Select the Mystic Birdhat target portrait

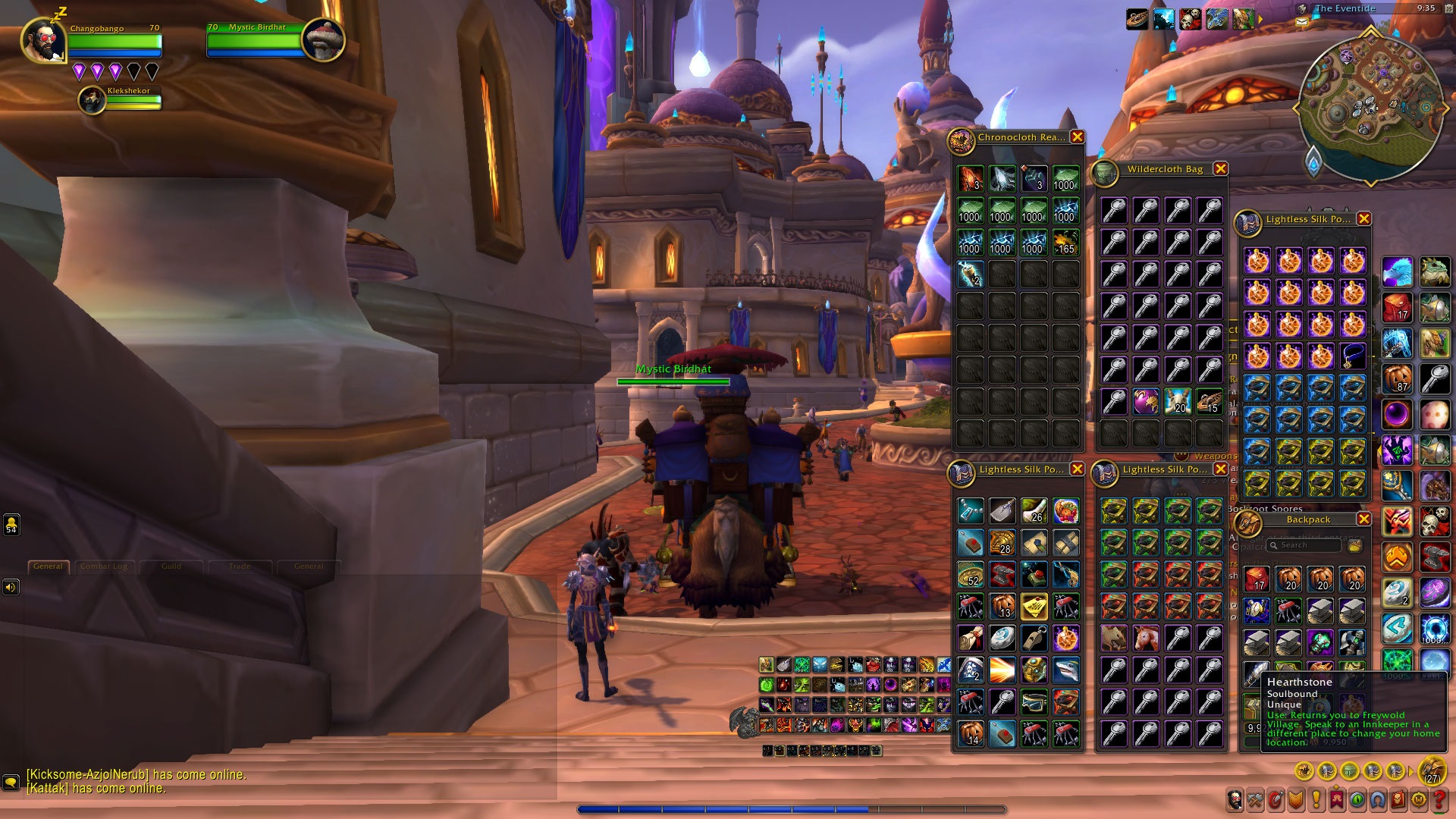click(x=323, y=39)
